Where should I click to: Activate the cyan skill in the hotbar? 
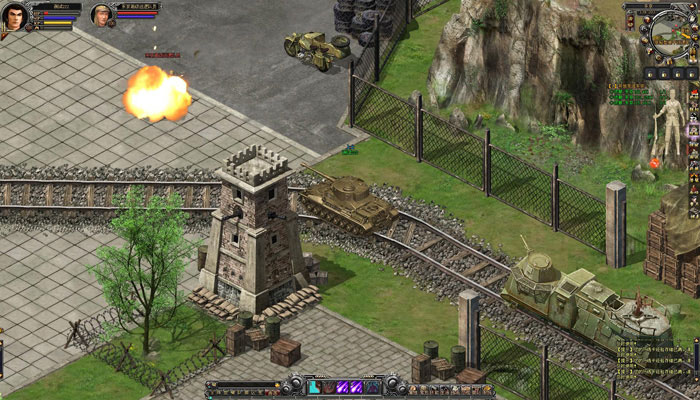(x=314, y=387)
